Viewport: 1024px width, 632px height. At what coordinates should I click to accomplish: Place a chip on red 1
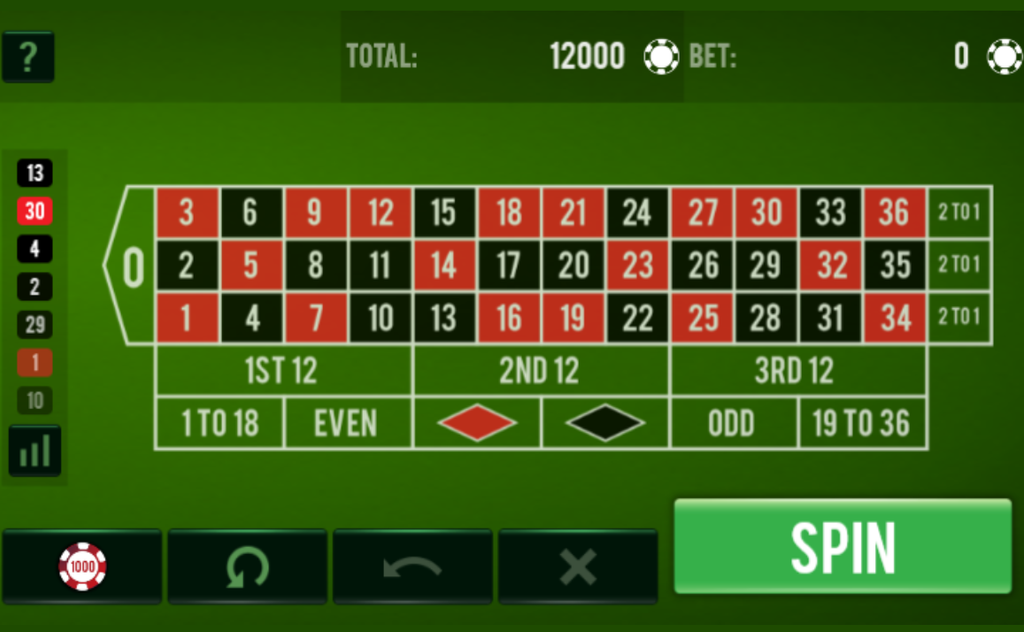coord(186,318)
